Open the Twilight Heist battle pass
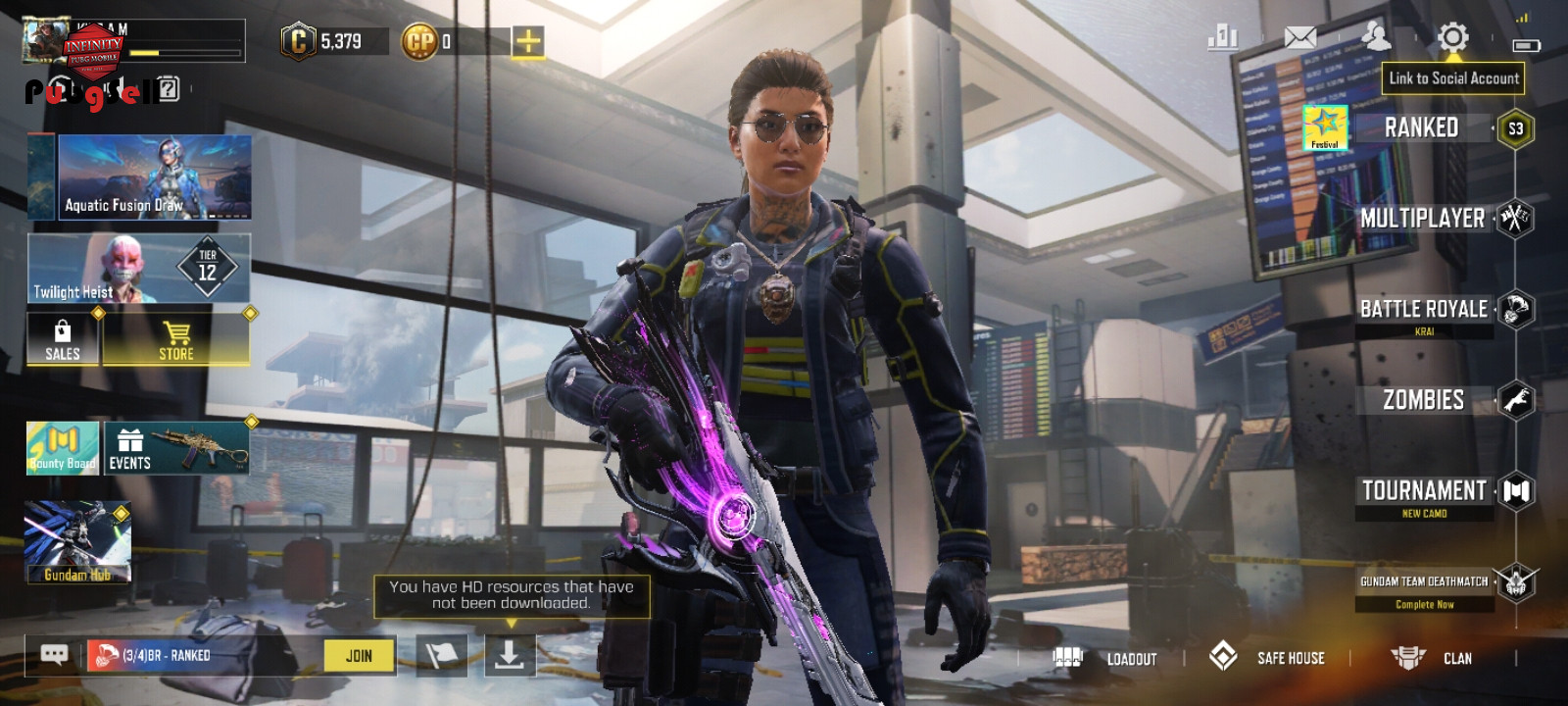The image size is (1568, 706). coord(139,268)
